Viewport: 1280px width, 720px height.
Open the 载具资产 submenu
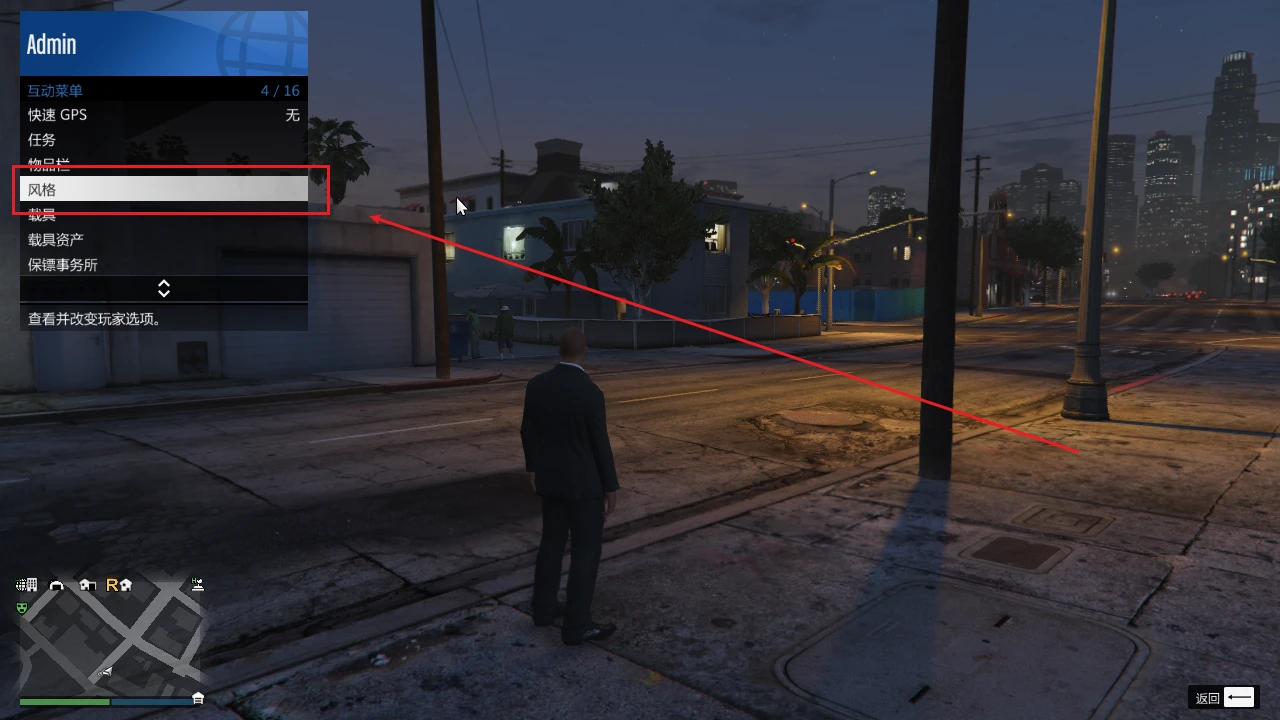click(x=163, y=239)
